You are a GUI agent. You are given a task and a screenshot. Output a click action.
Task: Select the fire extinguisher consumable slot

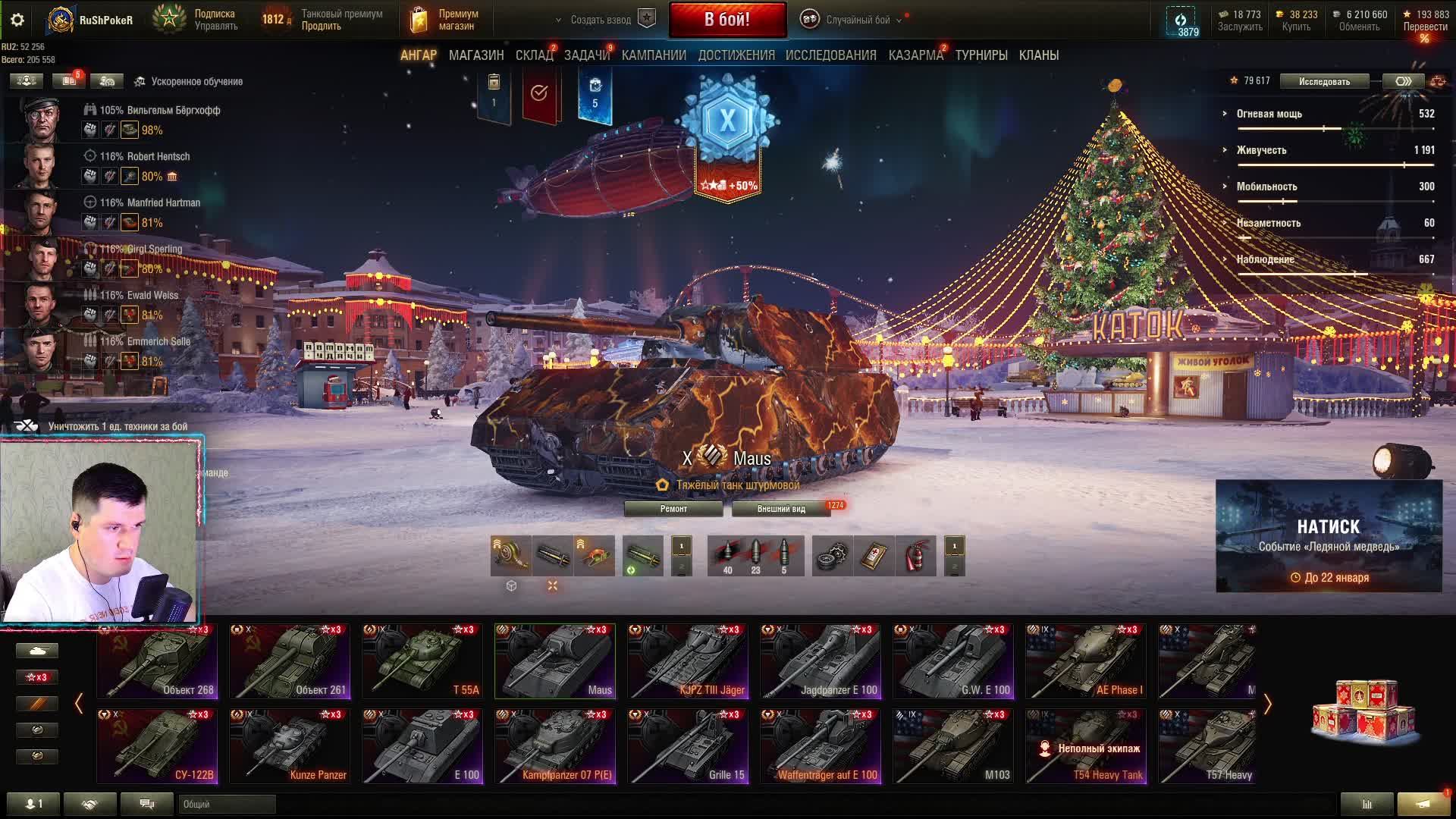(916, 557)
